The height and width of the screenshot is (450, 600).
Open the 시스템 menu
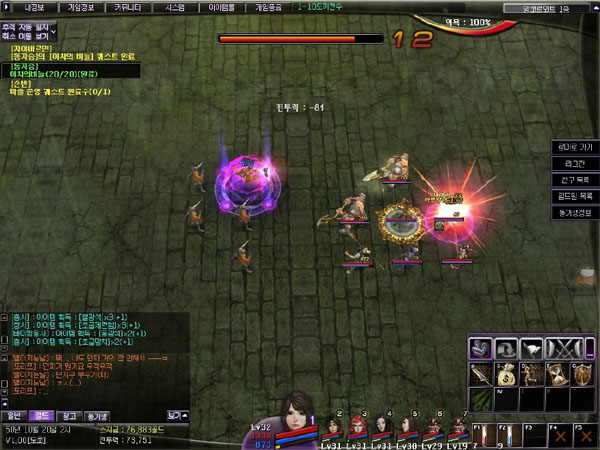(x=174, y=6)
